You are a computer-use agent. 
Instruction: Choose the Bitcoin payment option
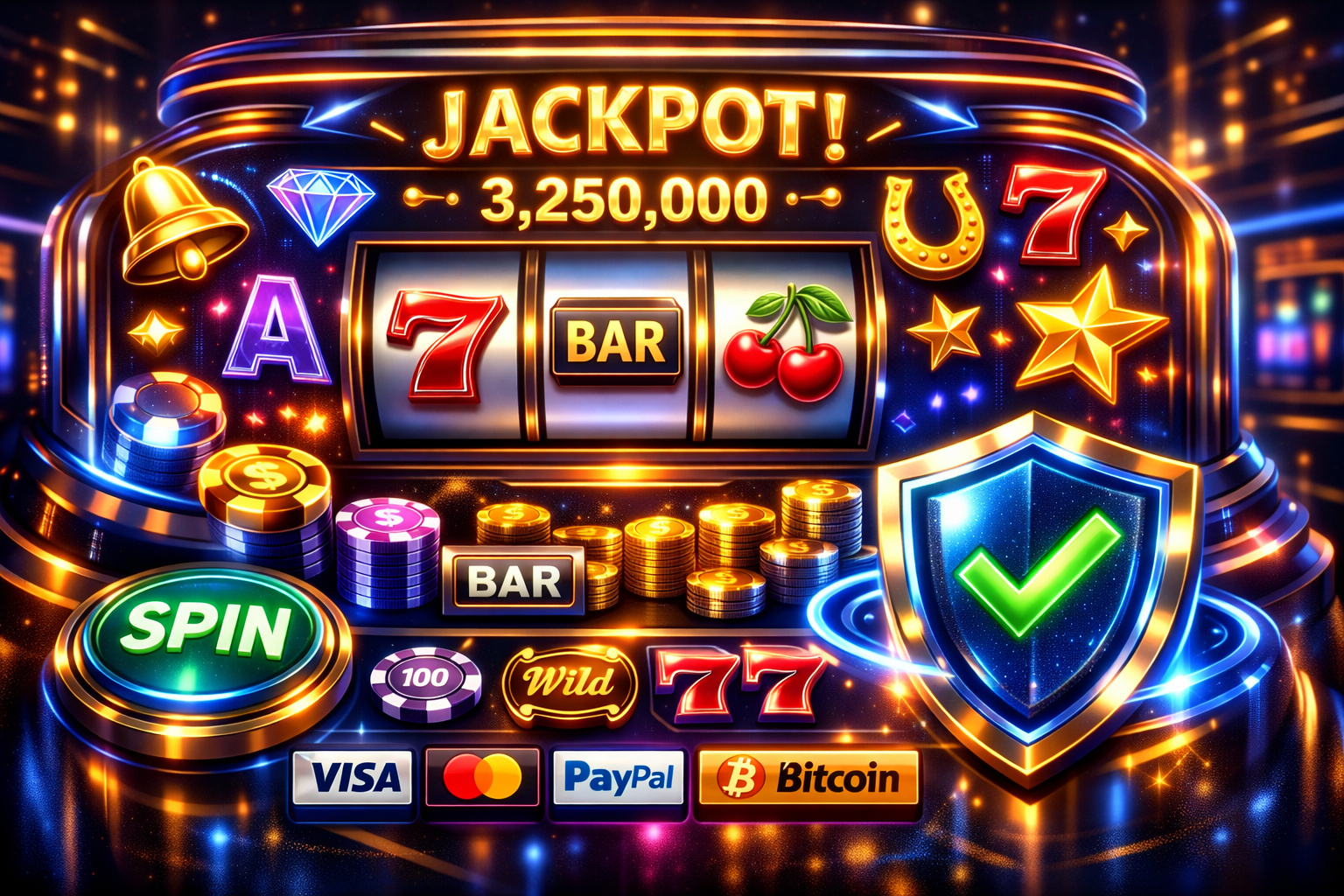[808, 777]
